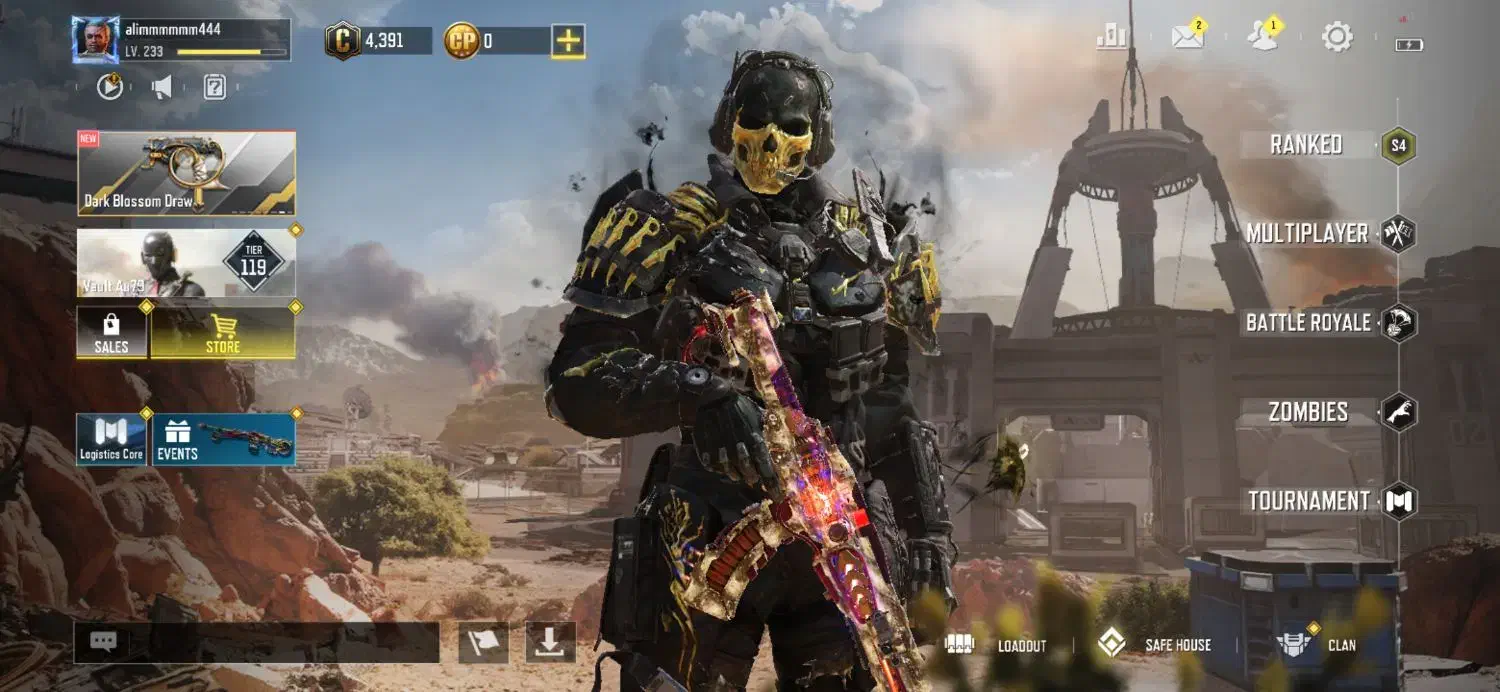Show the leaderboard bar chart icon
This screenshot has height=692, width=1500.
point(1112,38)
